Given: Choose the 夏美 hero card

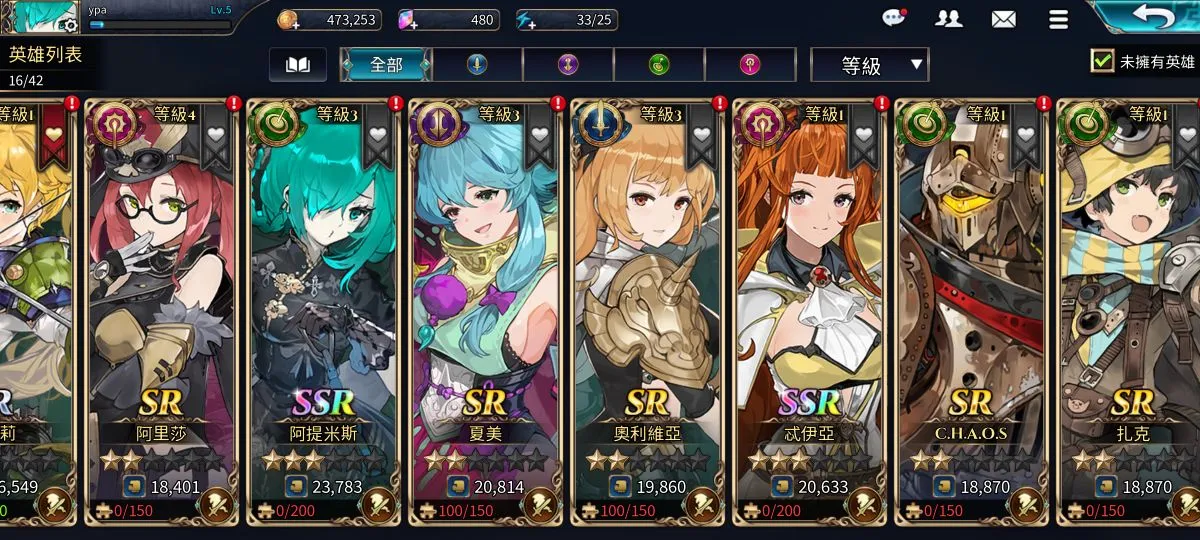Looking at the screenshot, I should click(x=484, y=300).
